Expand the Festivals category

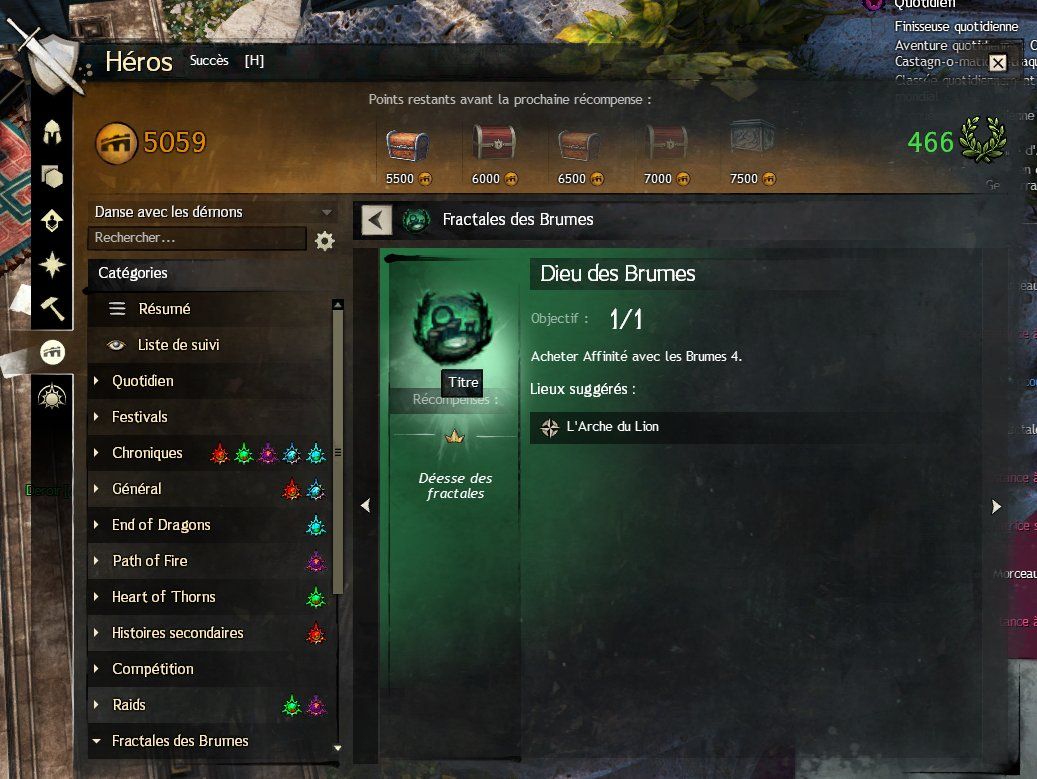point(139,417)
